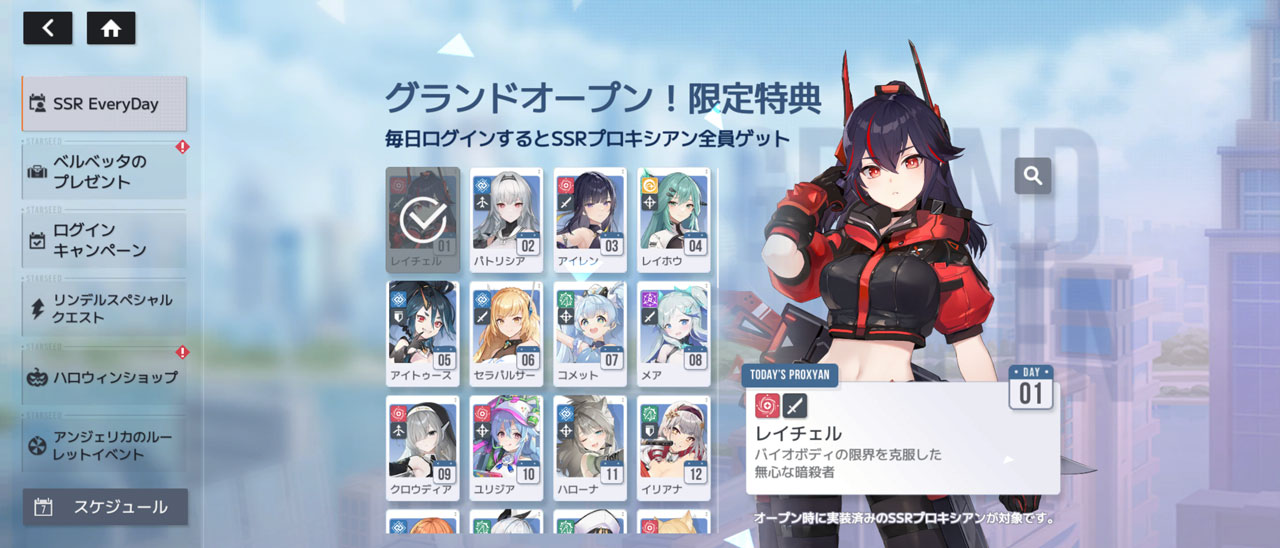Choose day 10 ユリジア card

click(x=507, y=448)
